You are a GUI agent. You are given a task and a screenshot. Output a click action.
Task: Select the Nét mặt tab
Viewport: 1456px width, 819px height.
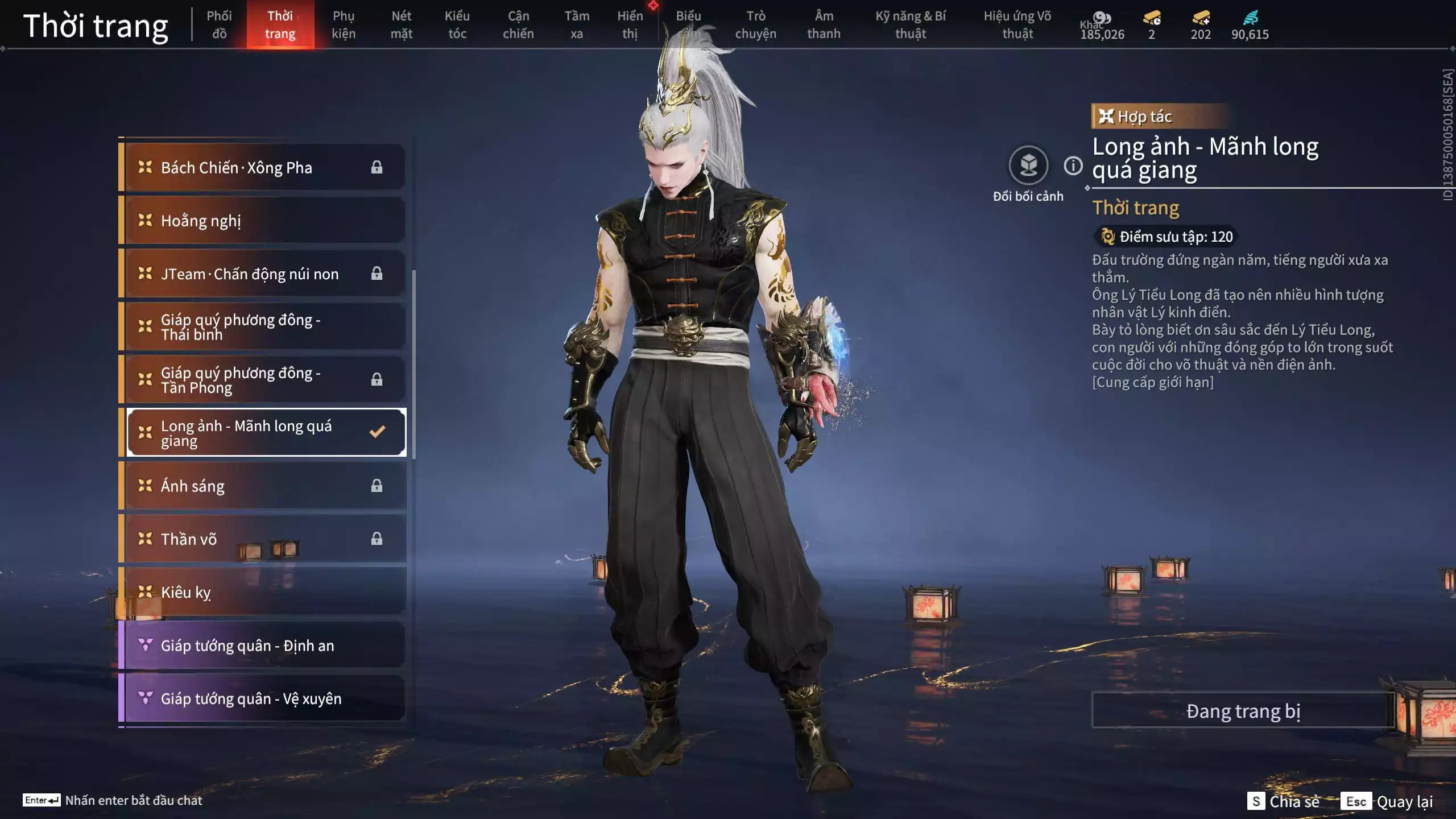pyautogui.click(x=401, y=24)
